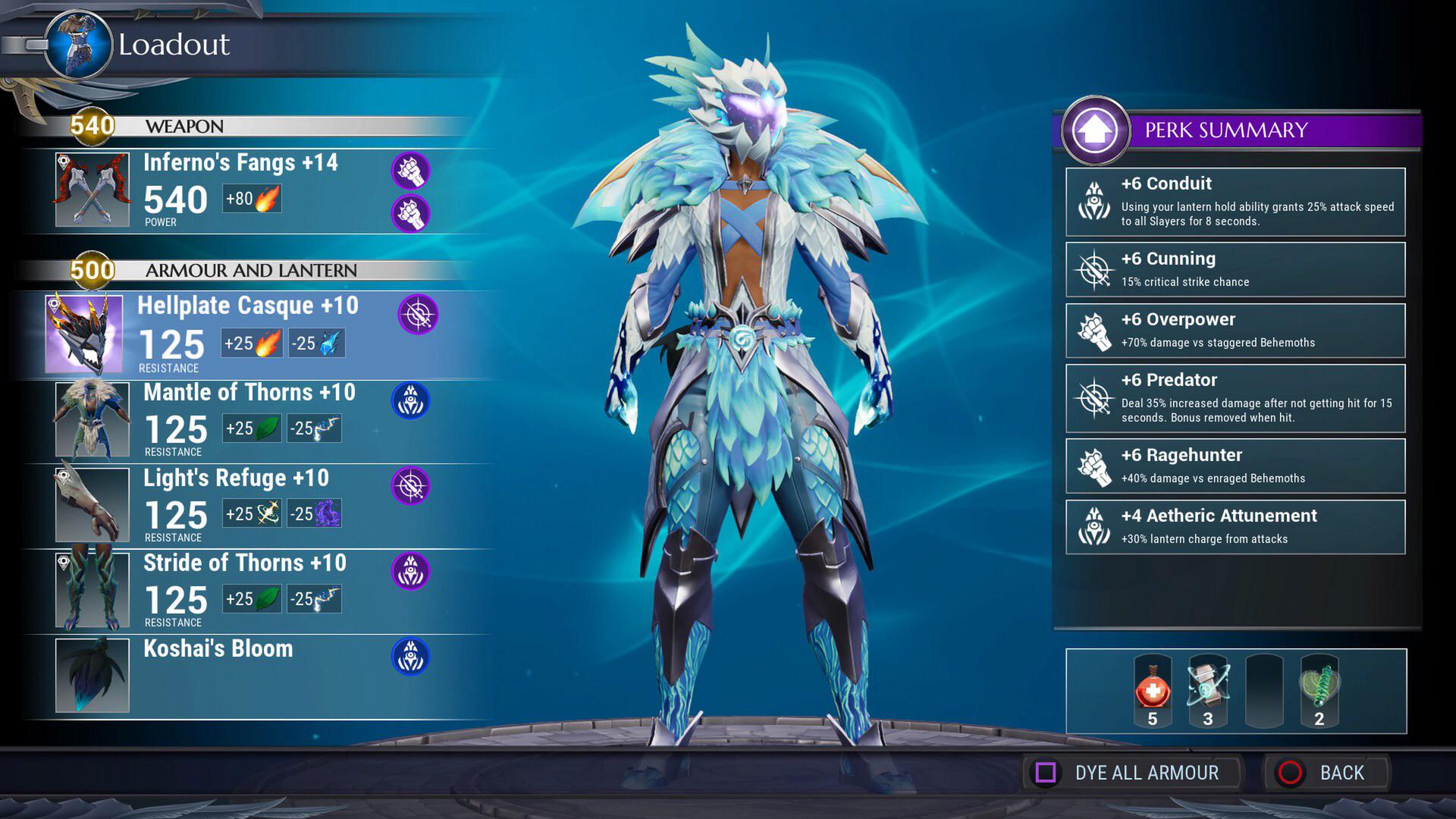
Task: Click the Dye All Armour button
Action: [x=1130, y=773]
